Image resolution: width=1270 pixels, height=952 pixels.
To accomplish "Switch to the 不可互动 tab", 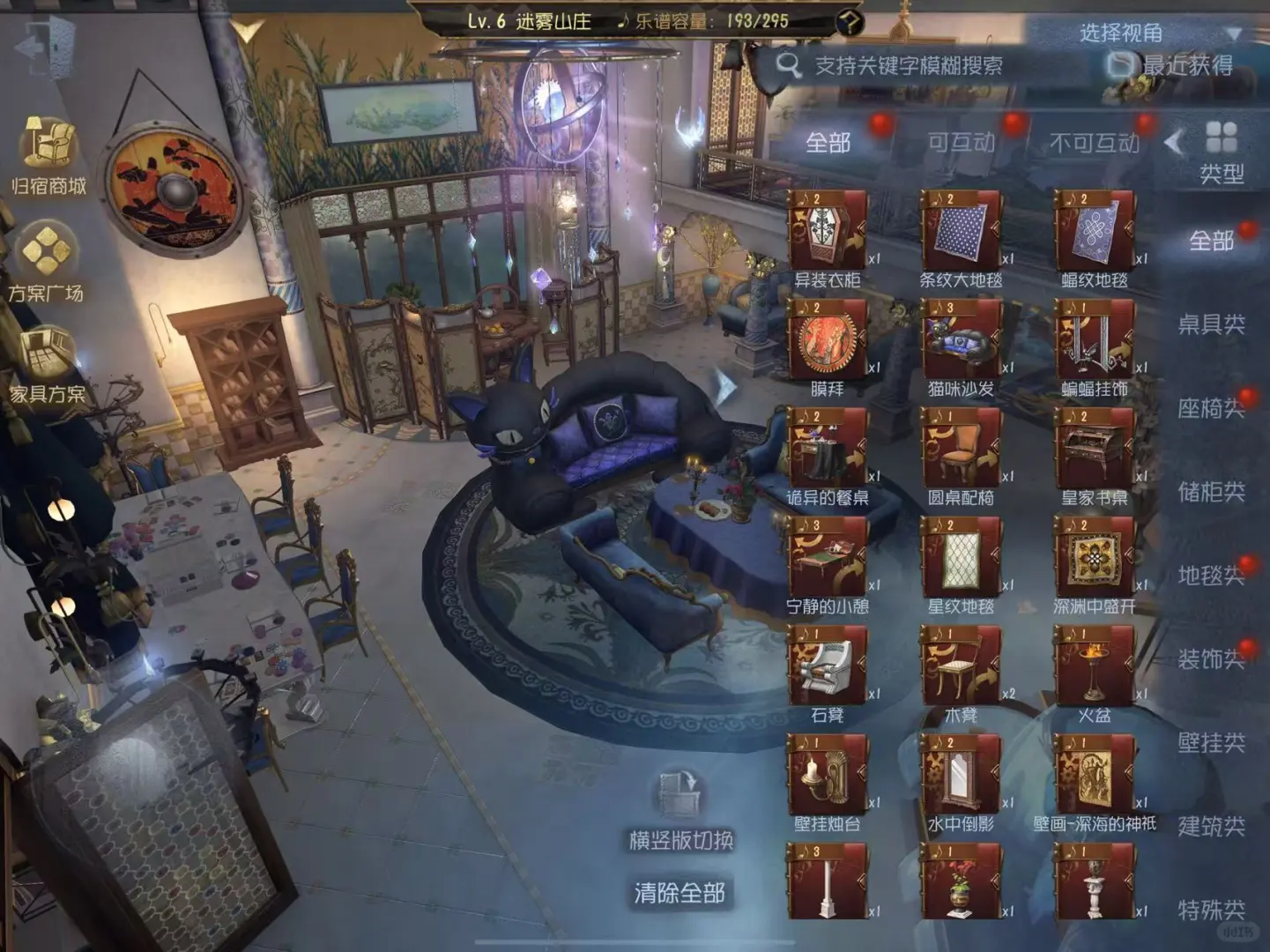I will [x=1094, y=142].
